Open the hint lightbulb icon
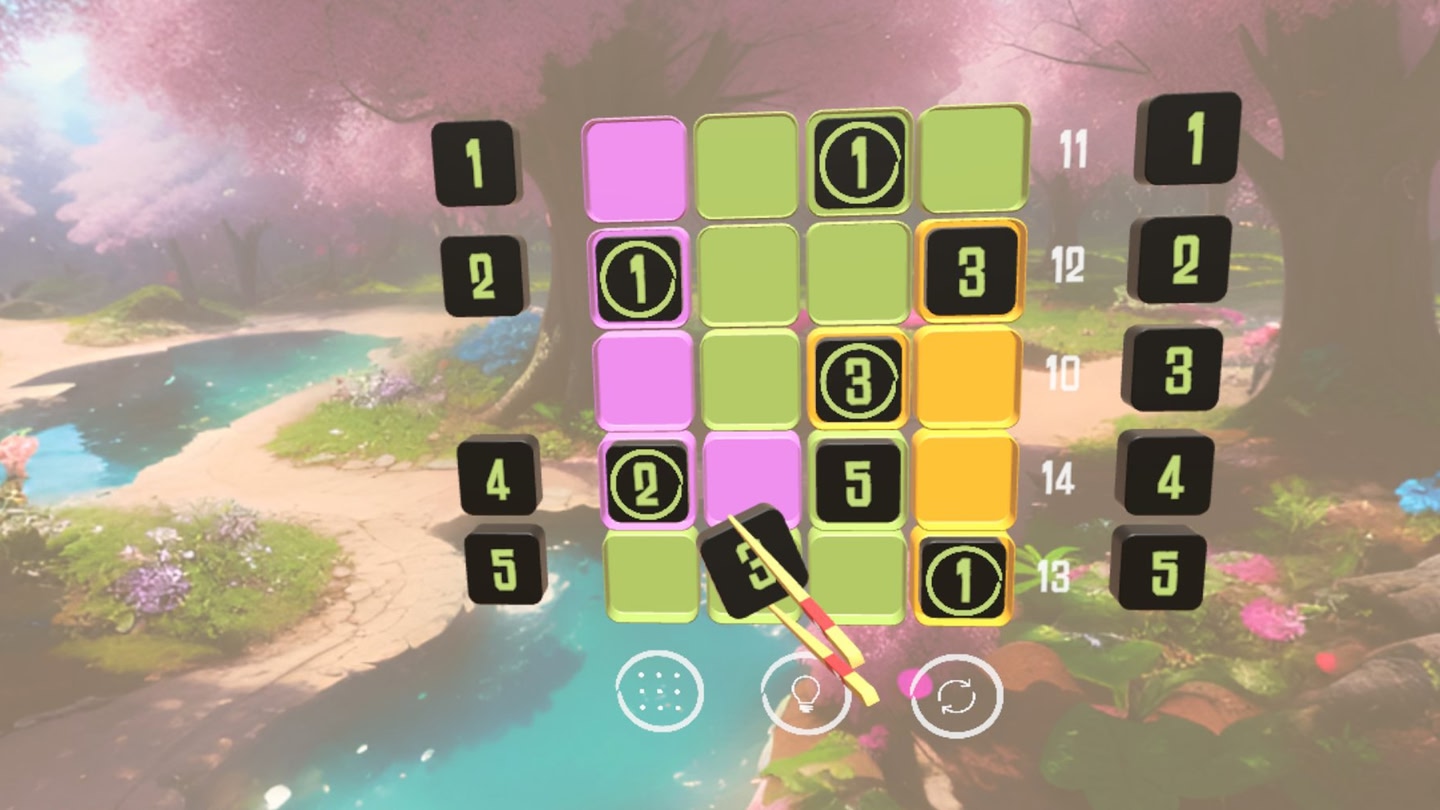The width and height of the screenshot is (1440, 810). click(x=806, y=692)
